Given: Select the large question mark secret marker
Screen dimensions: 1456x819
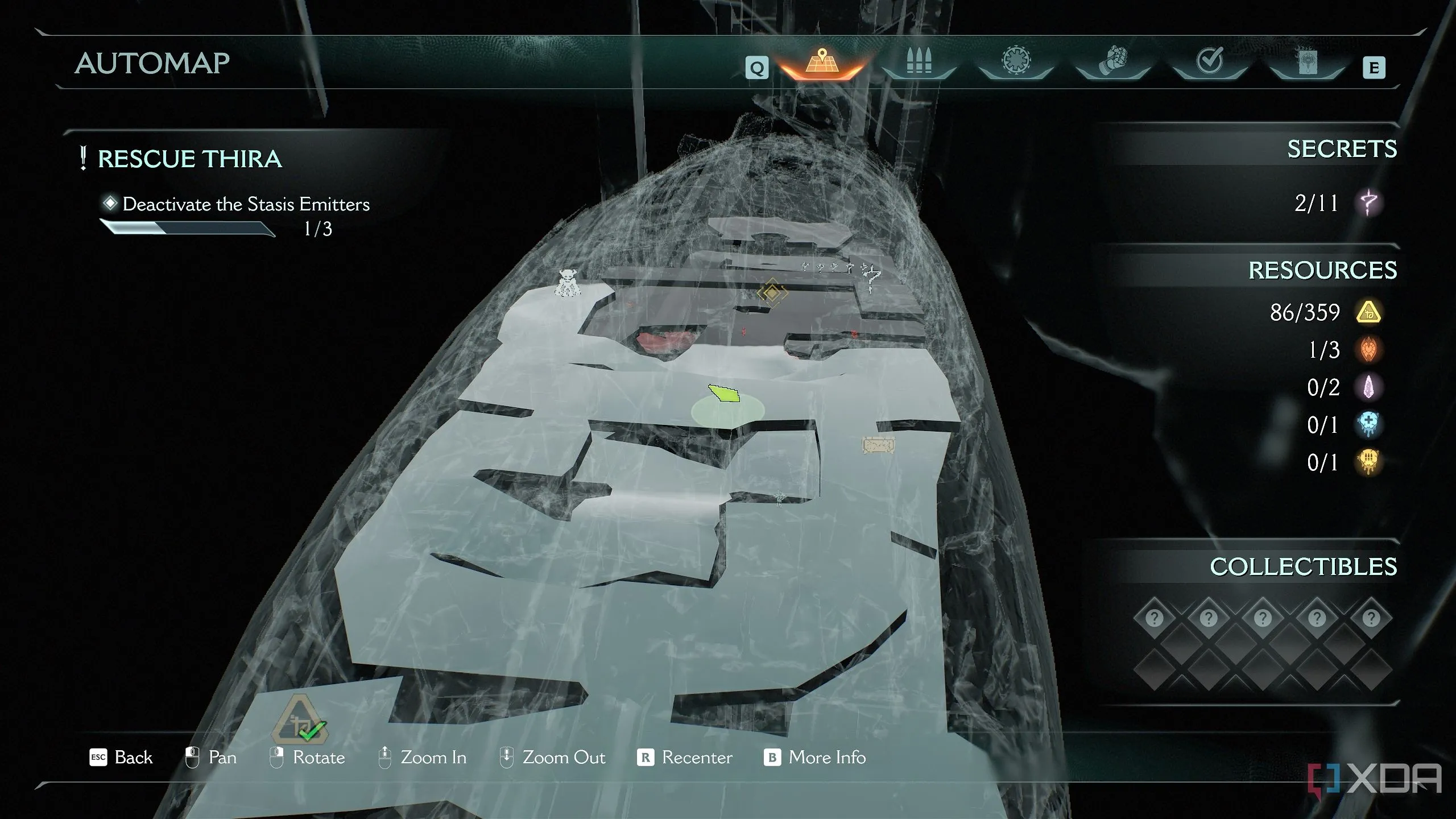Looking at the screenshot, I should [x=871, y=279].
